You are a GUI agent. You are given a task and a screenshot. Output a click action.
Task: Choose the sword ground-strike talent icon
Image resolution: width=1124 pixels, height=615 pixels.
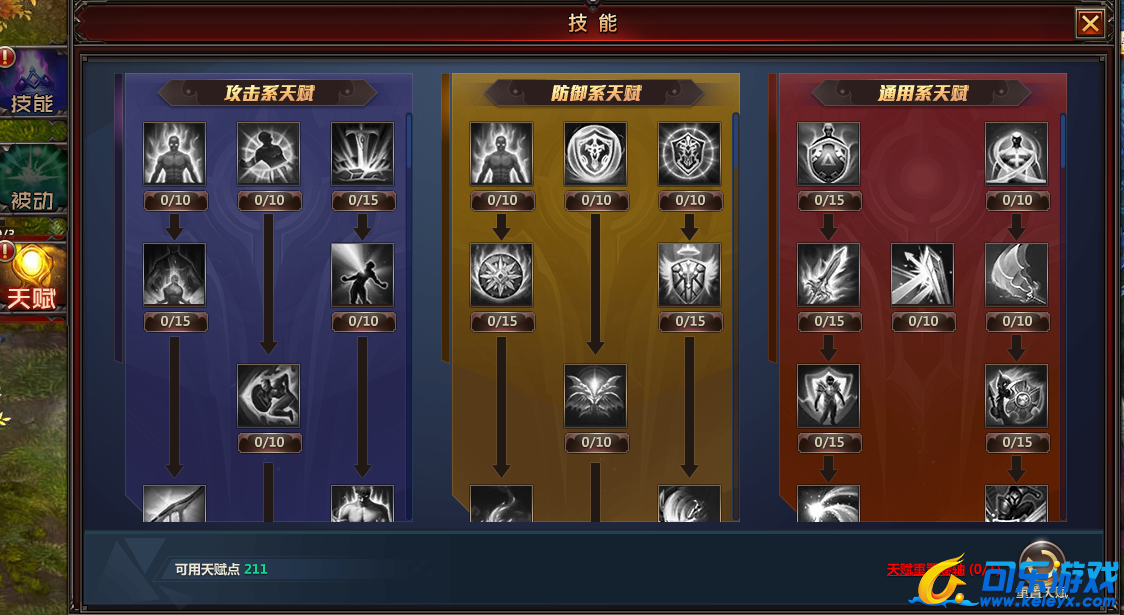(362, 153)
